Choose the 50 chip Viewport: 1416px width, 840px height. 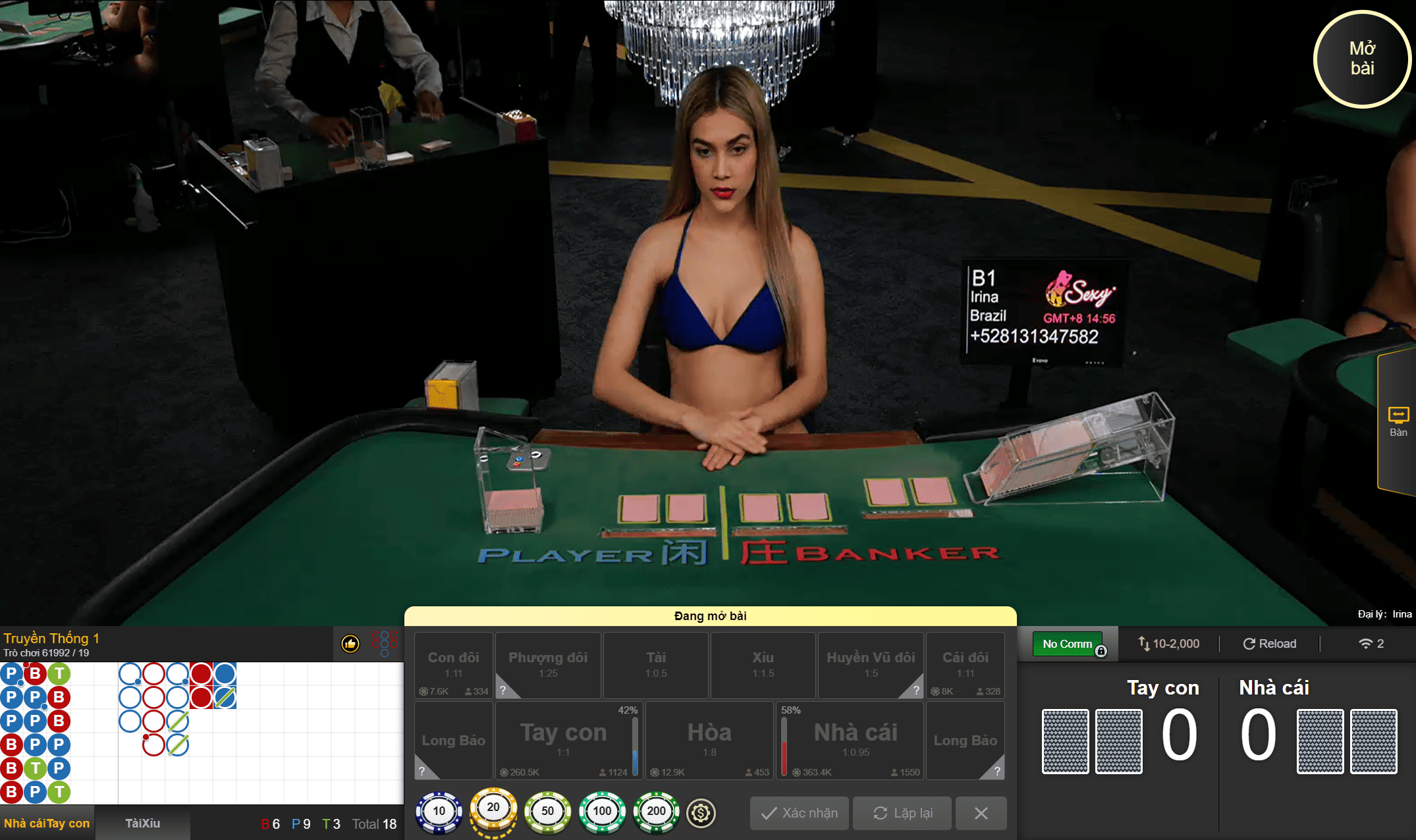[547, 812]
